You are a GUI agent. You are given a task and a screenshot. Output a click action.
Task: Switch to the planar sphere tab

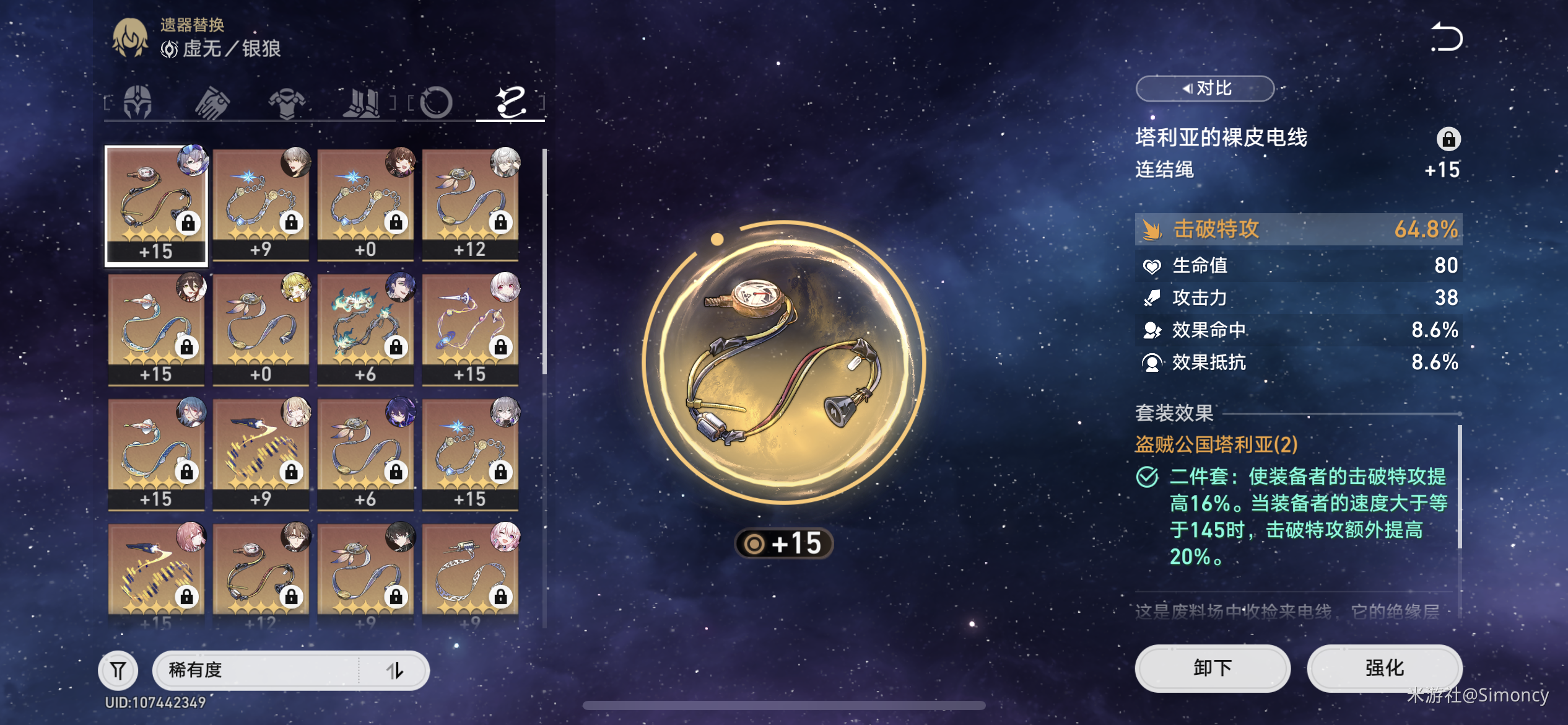[x=436, y=102]
